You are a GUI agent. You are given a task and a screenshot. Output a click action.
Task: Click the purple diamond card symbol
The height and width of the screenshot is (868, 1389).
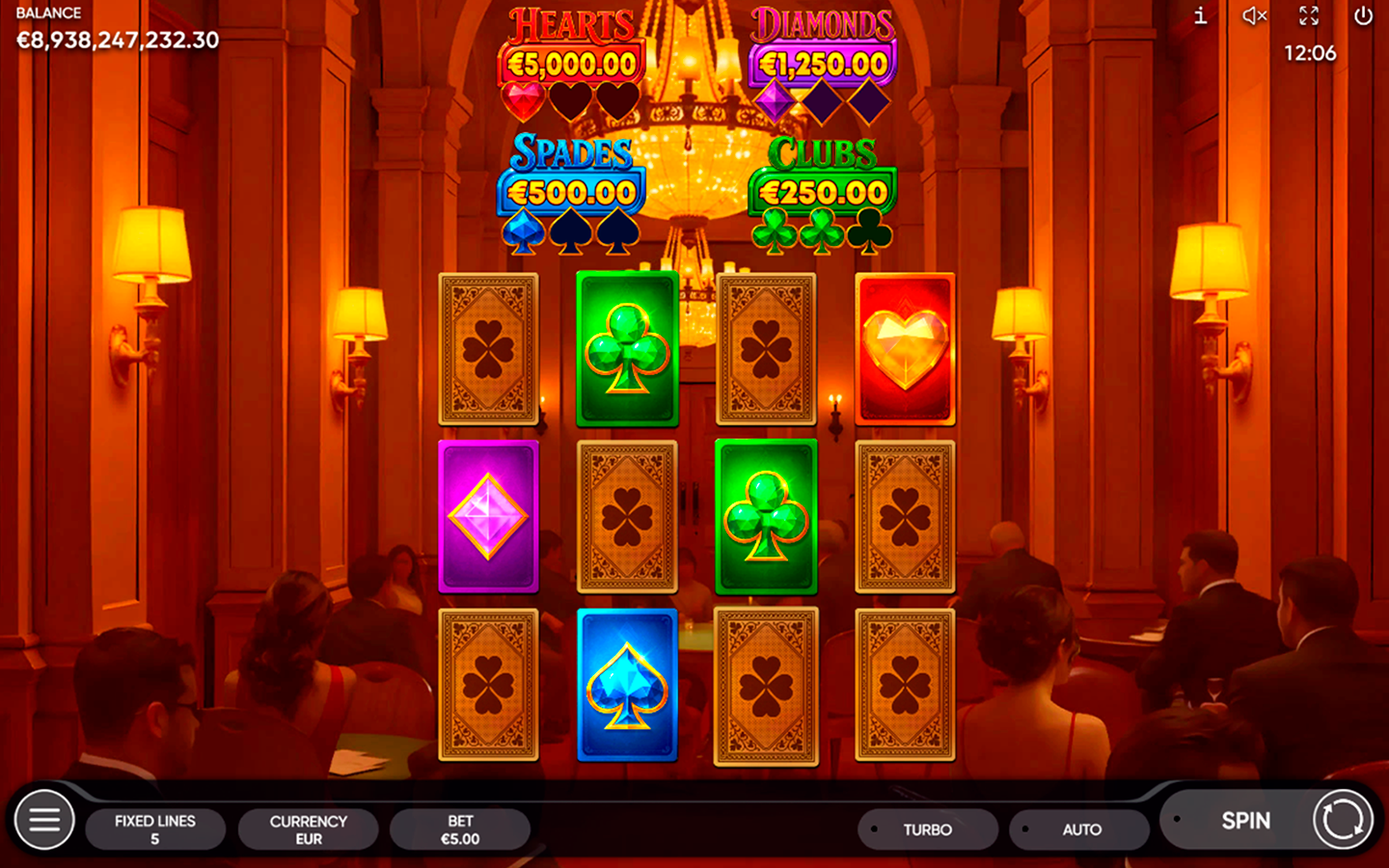[487, 517]
